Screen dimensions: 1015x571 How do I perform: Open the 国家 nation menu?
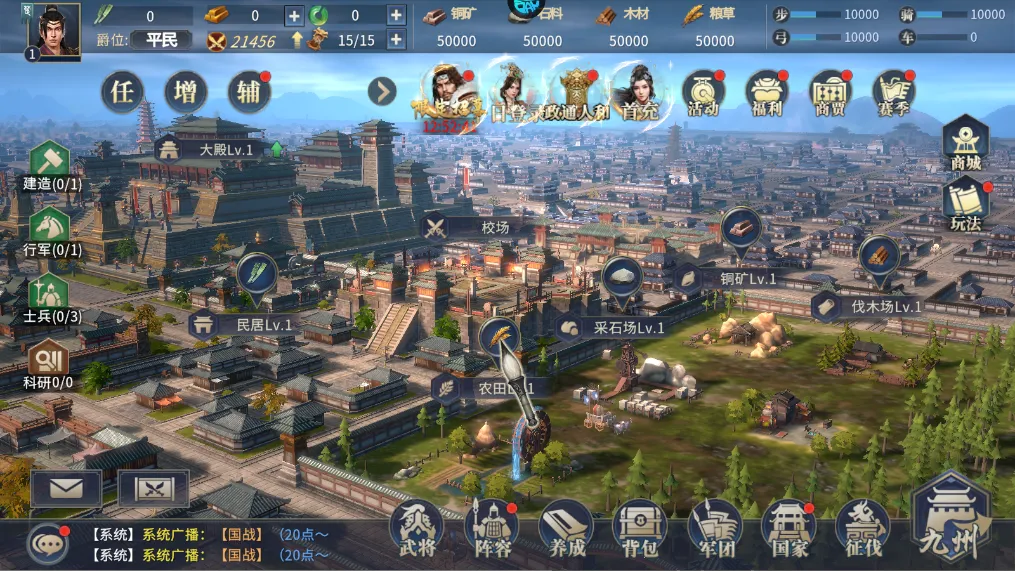789,526
